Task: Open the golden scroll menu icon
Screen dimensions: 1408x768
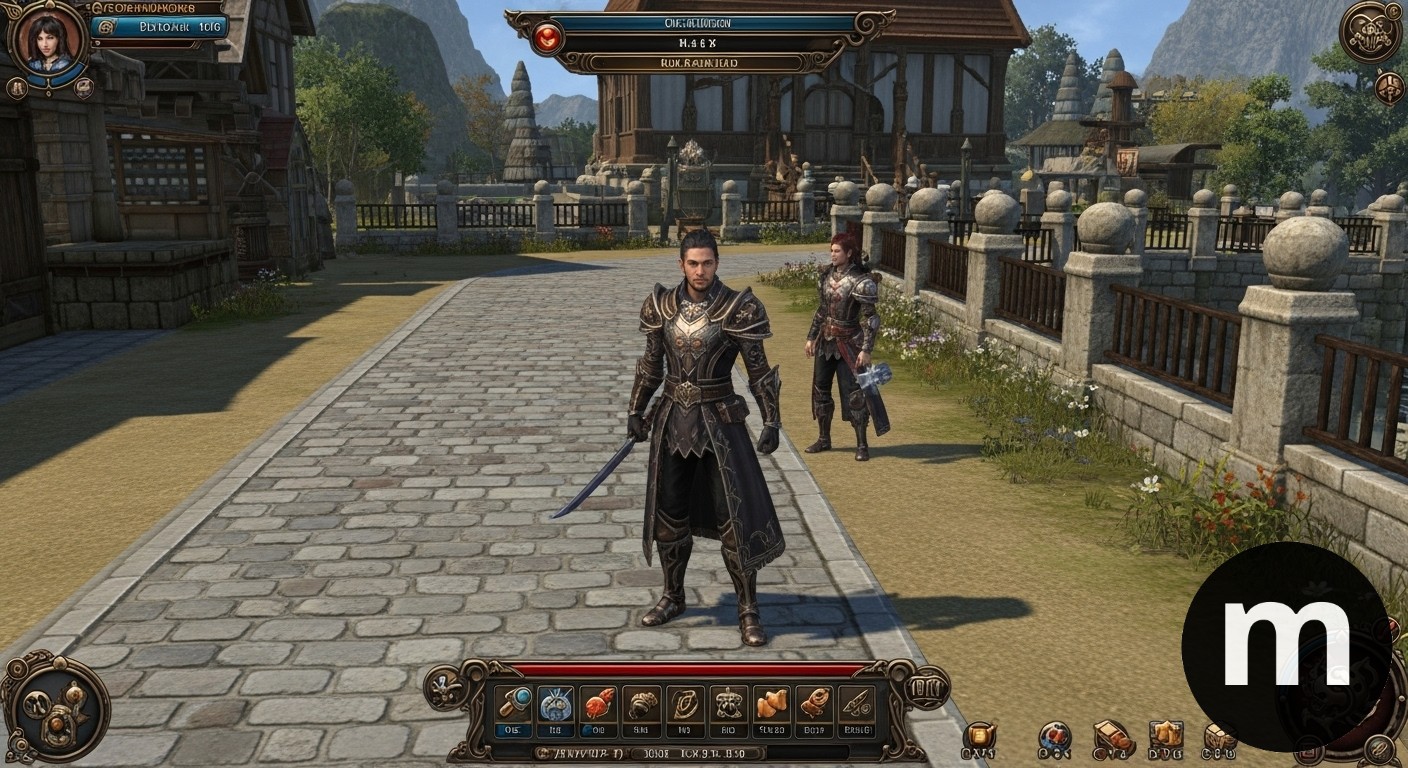Action: pos(979,738)
